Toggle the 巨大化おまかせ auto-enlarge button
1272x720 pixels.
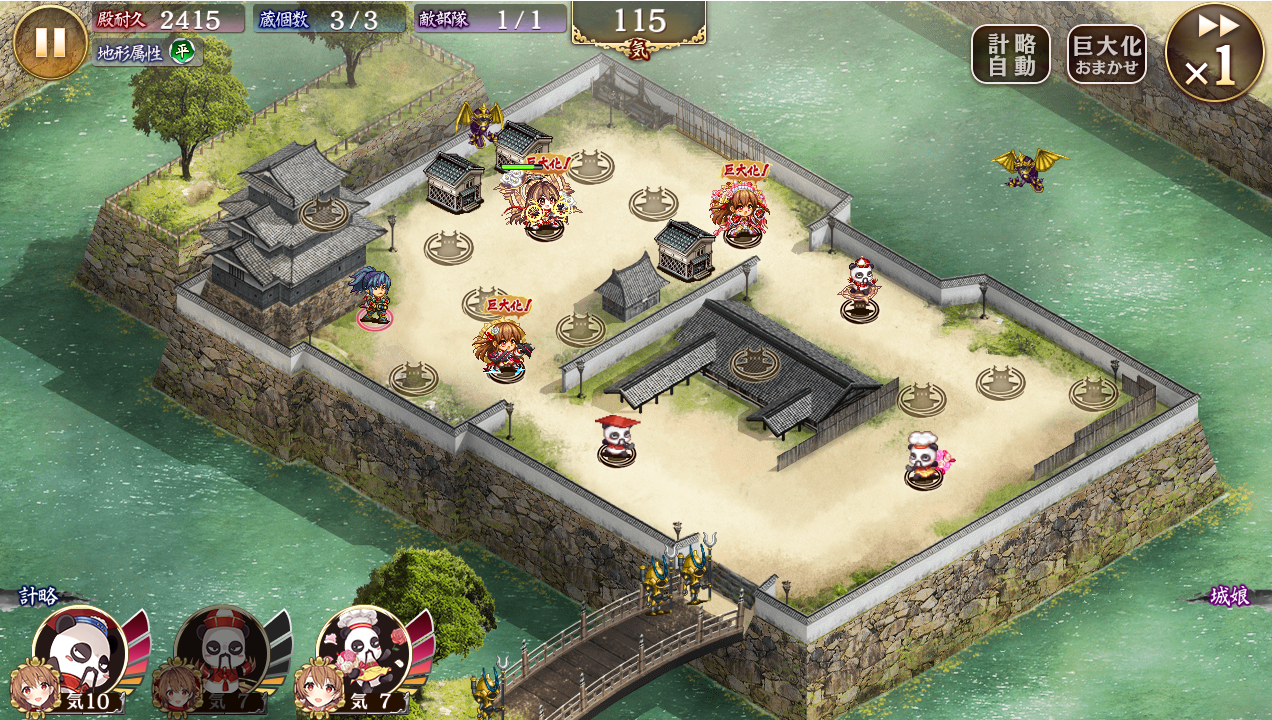coord(1106,54)
